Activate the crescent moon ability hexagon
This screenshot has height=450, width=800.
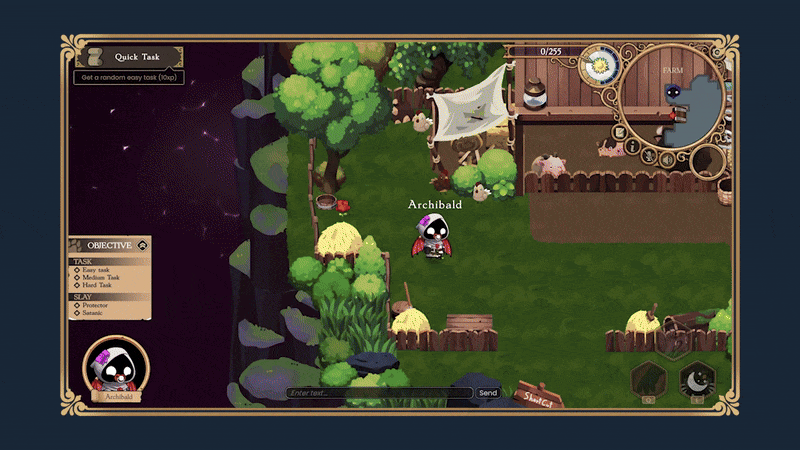tap(695, 380)
